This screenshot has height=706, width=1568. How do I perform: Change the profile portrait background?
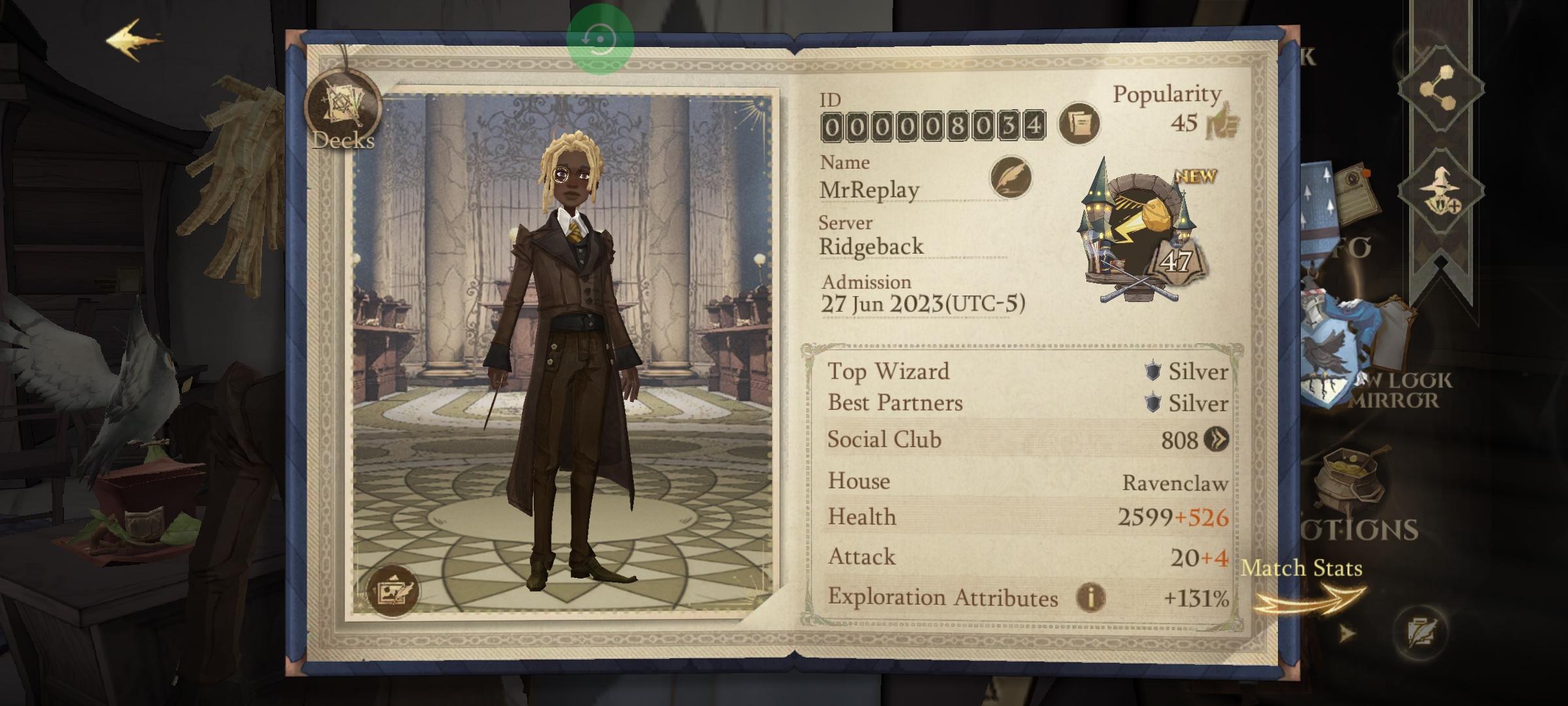pos(393,590)
